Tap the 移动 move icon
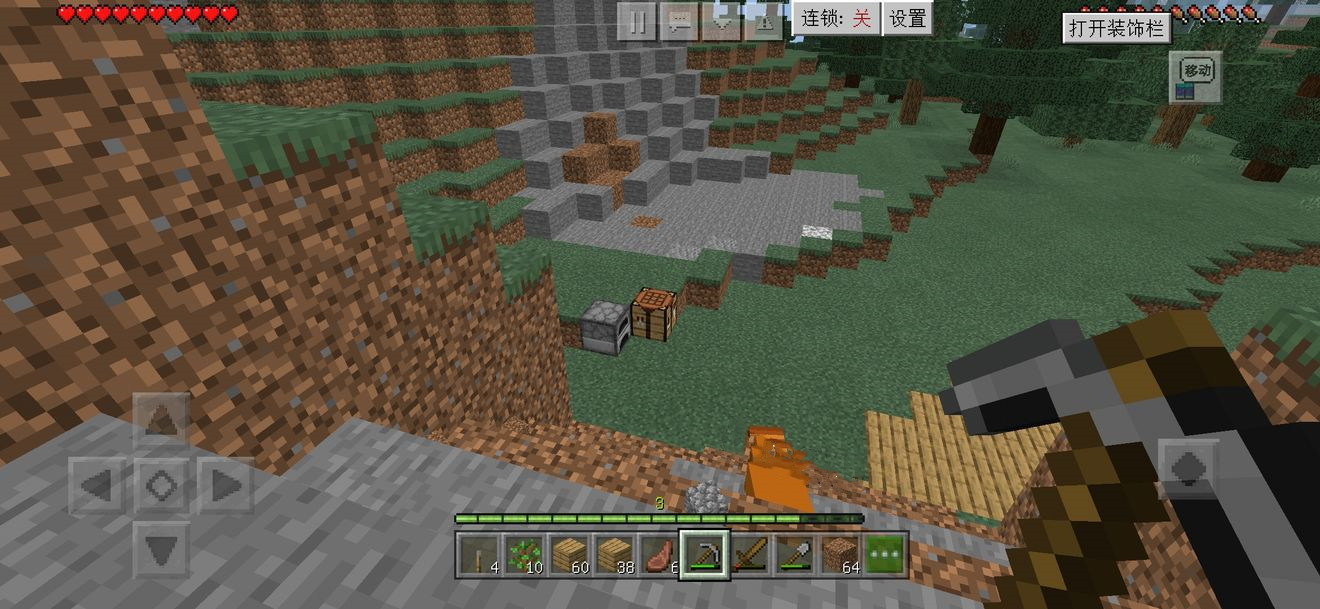Screen dimensions: 1320x609 [x=1196, y=77]
